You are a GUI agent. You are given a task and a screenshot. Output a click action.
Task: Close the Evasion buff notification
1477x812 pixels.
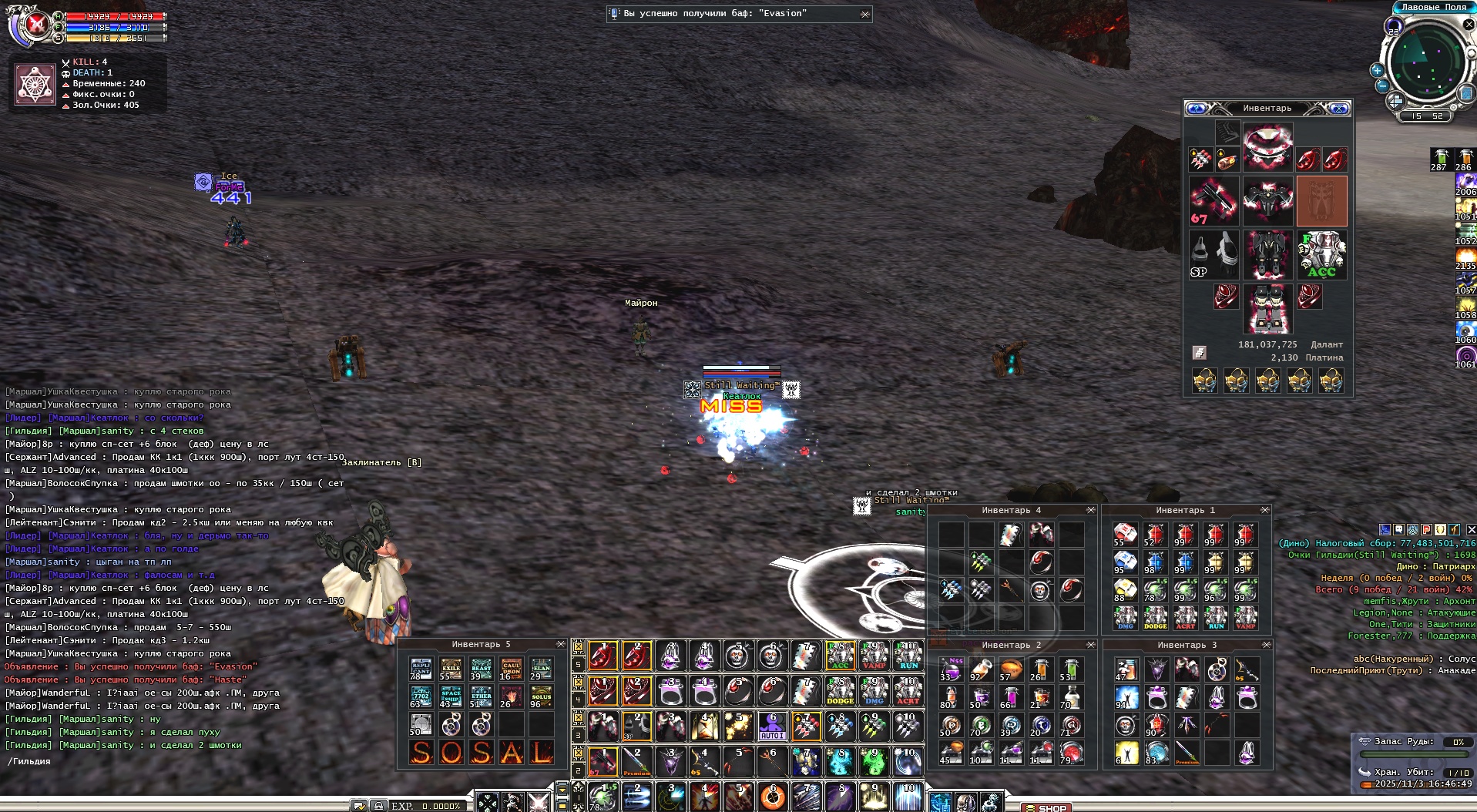point(865,14)
